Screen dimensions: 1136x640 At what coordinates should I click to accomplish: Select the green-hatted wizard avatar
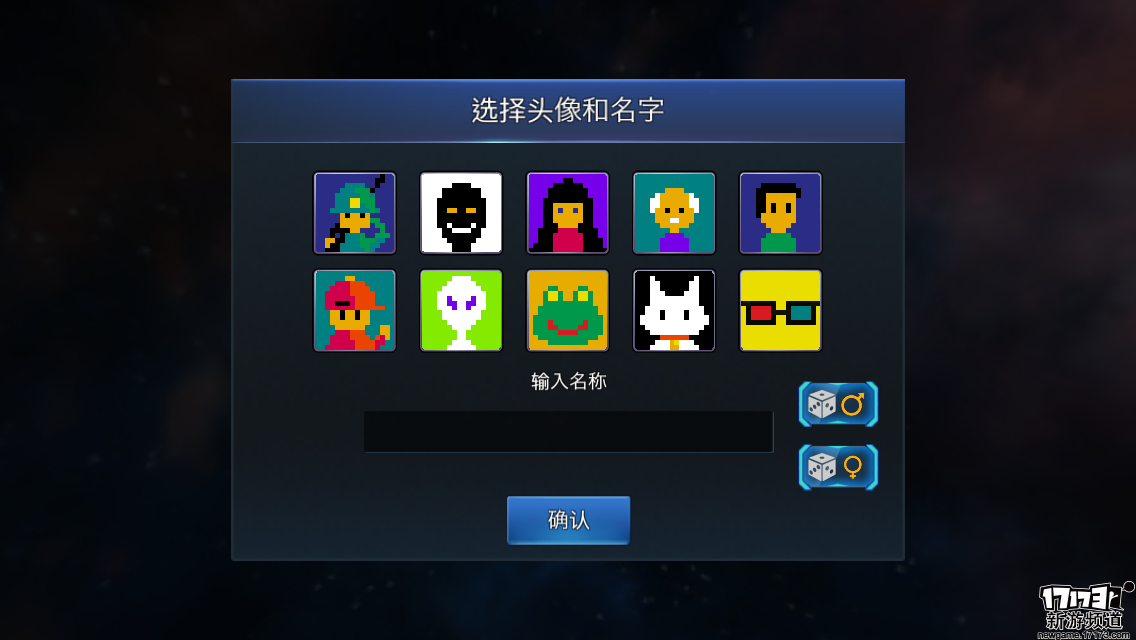355,213
